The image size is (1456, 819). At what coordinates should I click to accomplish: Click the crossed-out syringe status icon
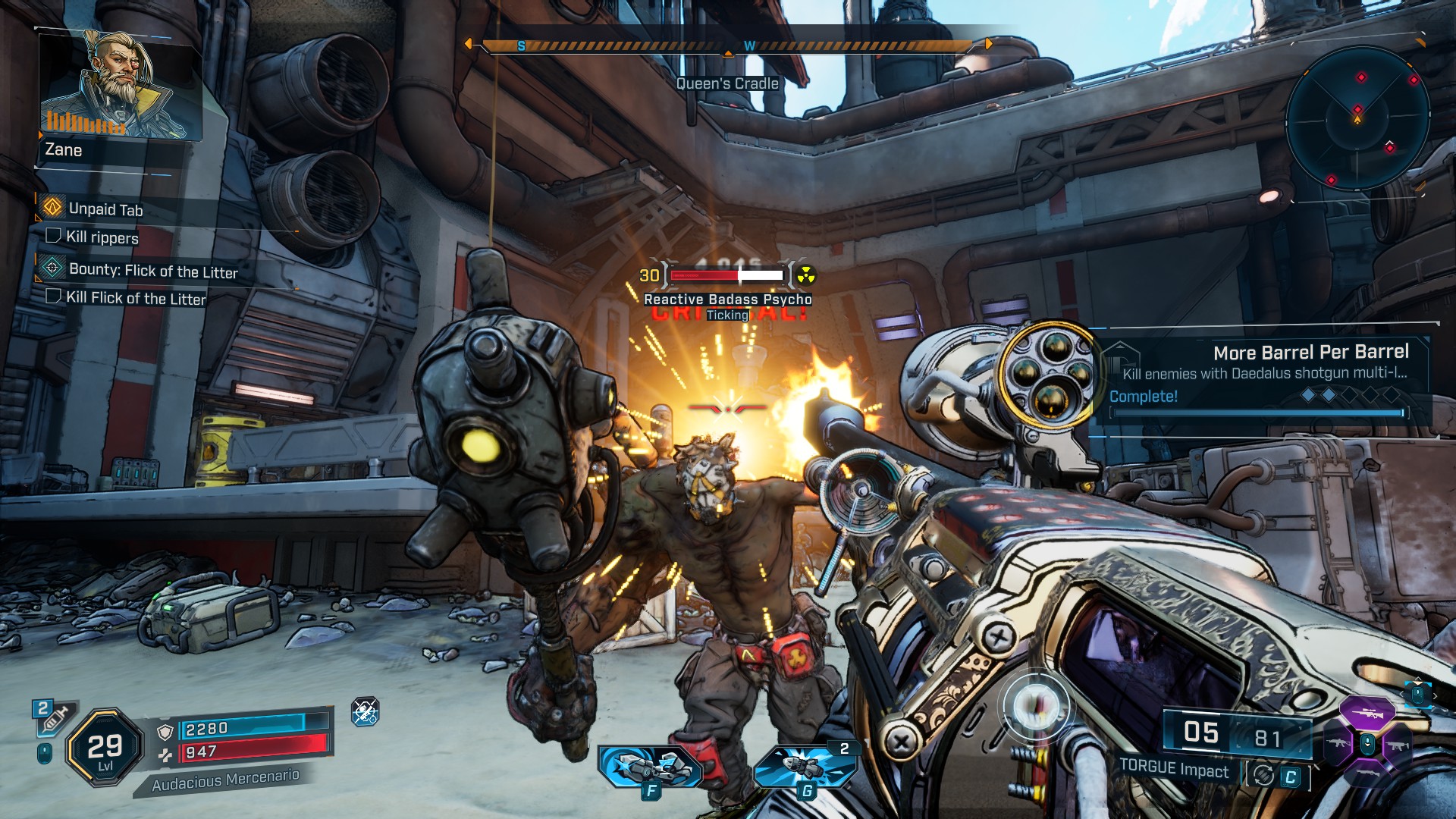point(366,711)
